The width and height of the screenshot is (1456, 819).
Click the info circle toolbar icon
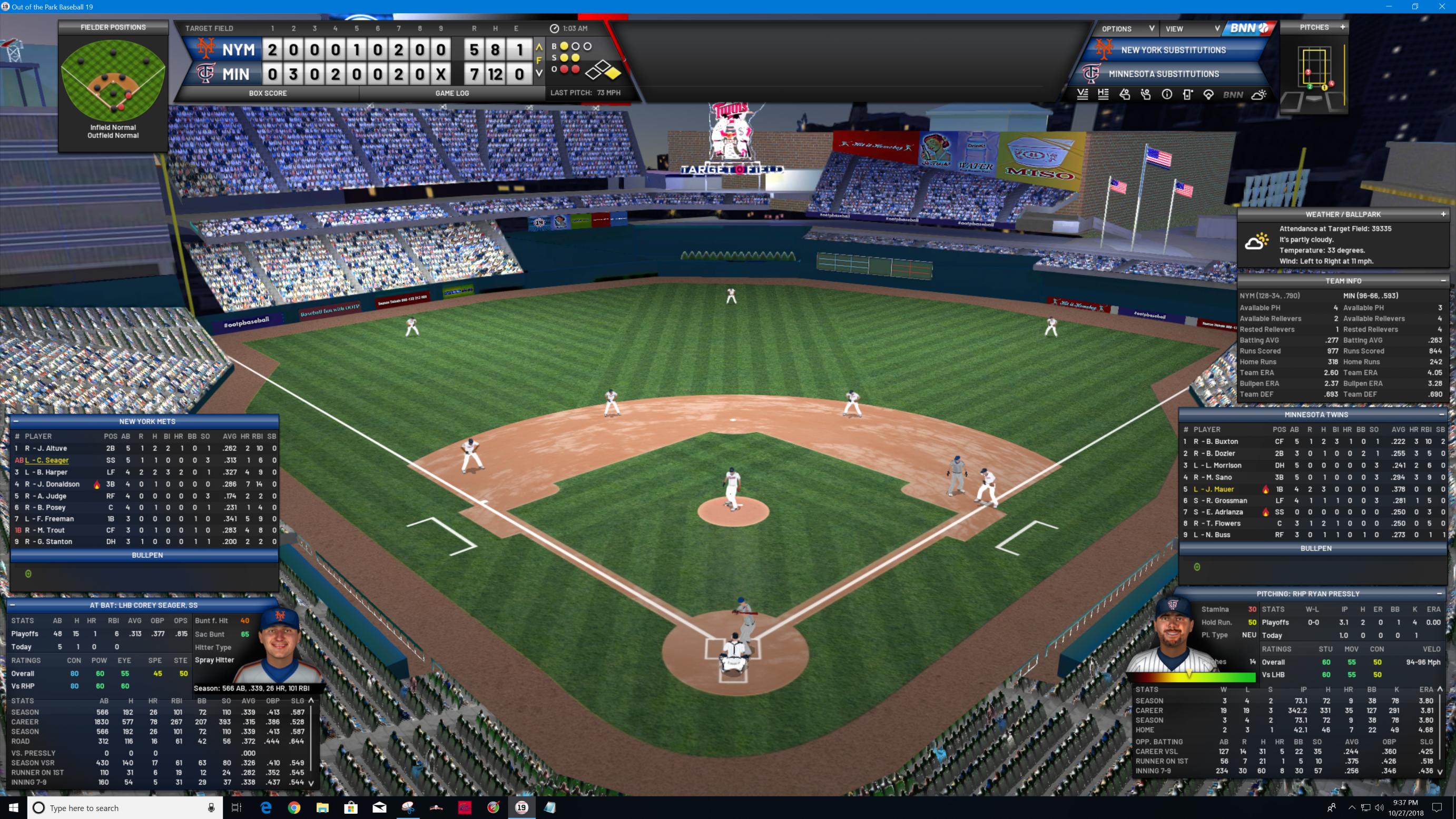pos(1167,95)
